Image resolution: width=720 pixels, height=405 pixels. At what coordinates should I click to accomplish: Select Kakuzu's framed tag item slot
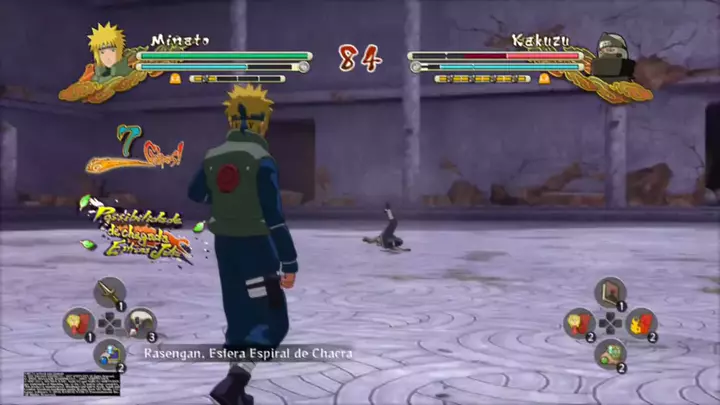coord(608,293)
